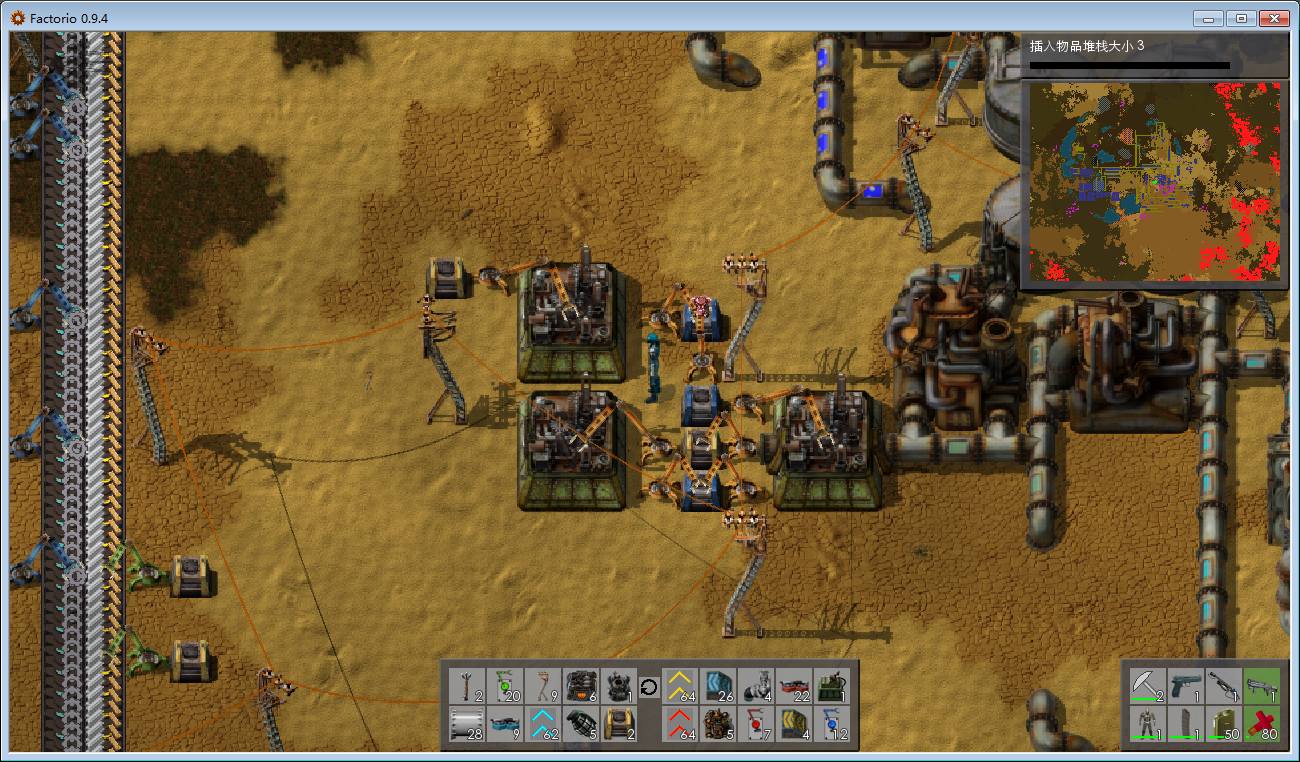Screen dimensions: 1300x762
Task: Select the red shotgun shells ammo slot
Action: (1260, 724)
